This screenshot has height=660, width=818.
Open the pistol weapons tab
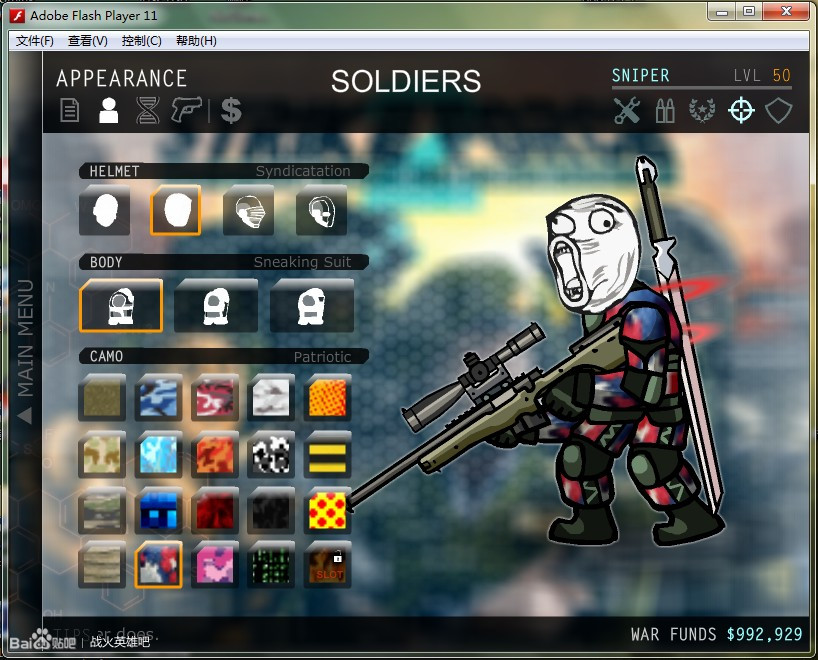186,109
